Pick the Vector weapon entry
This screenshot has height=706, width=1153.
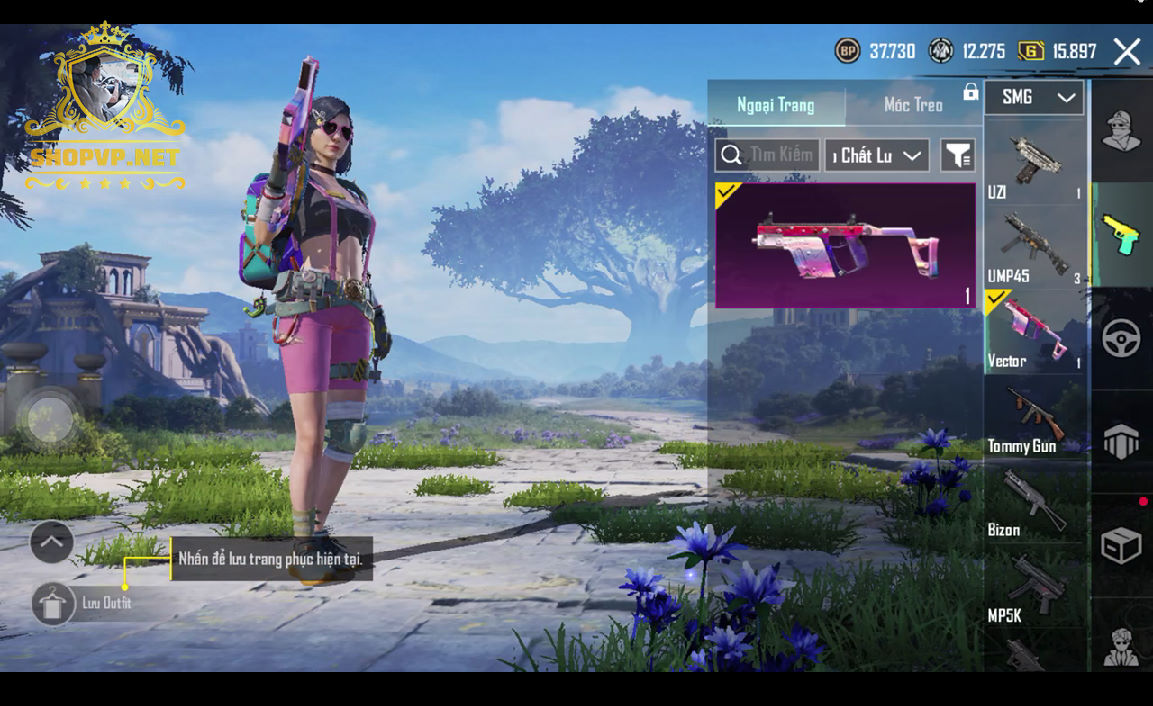pyautogui.click(x=1034, y=332)
